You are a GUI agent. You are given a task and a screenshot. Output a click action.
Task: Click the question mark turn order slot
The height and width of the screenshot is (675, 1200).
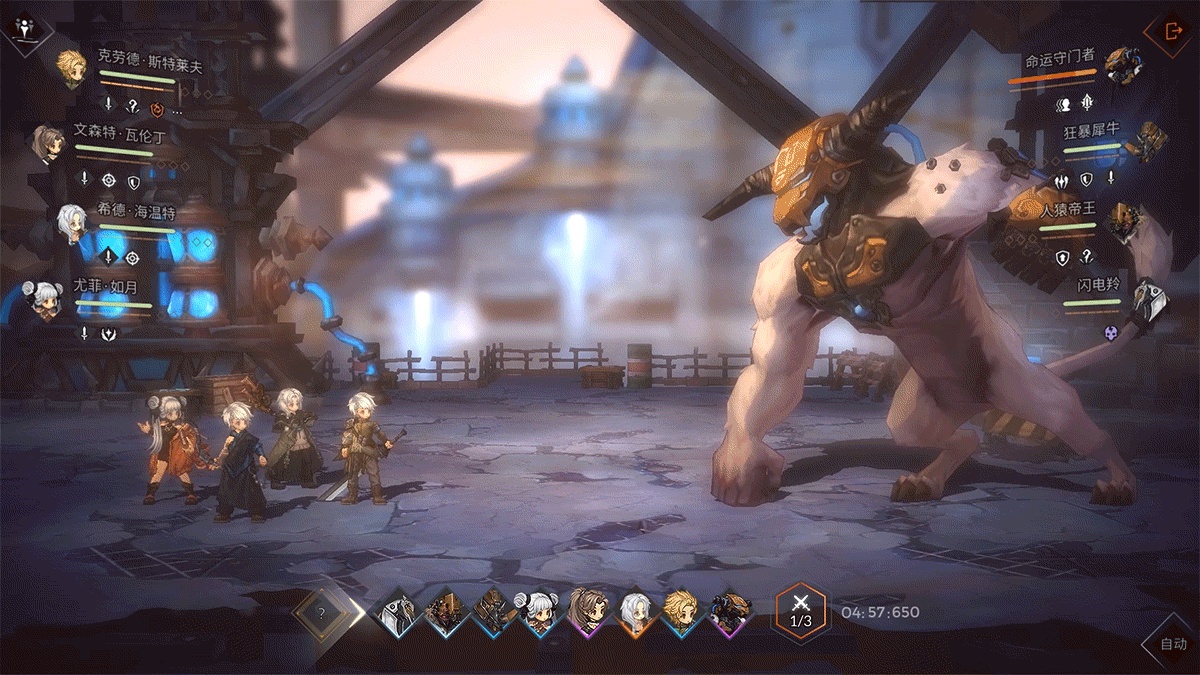[321, 612]
